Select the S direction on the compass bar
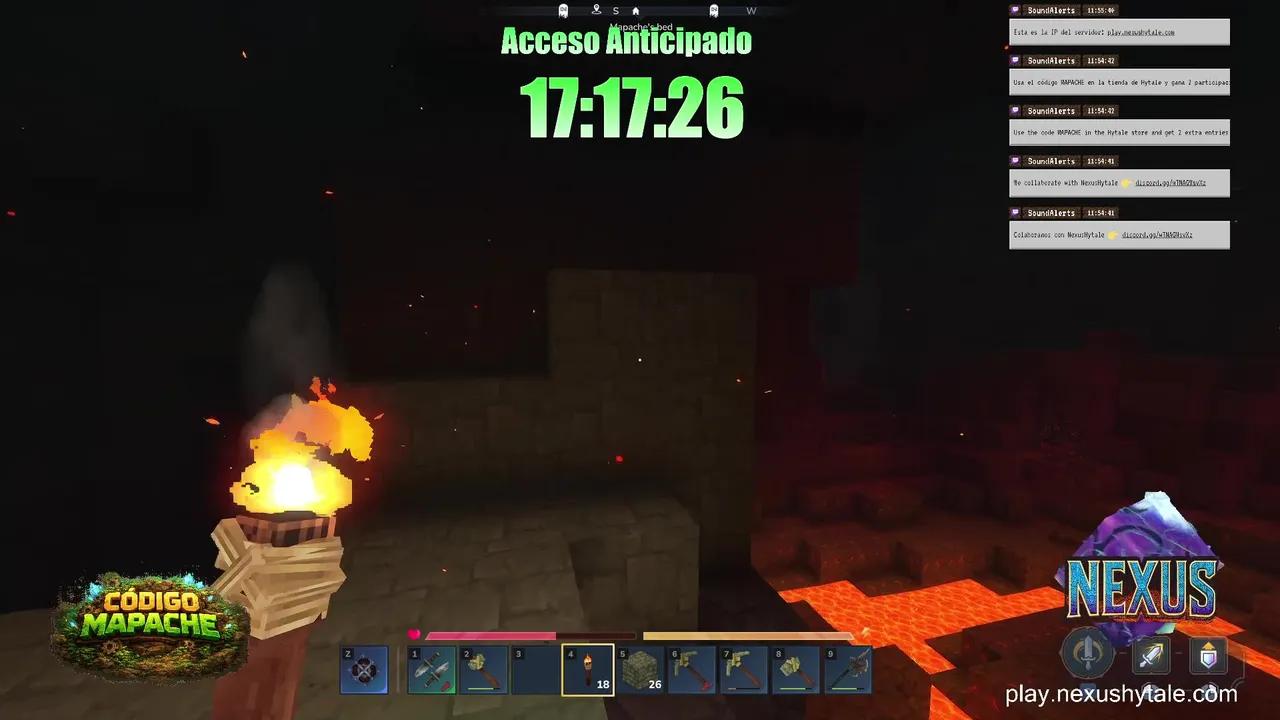Screen dimensions: 1280x720 (x=616, y=10)
